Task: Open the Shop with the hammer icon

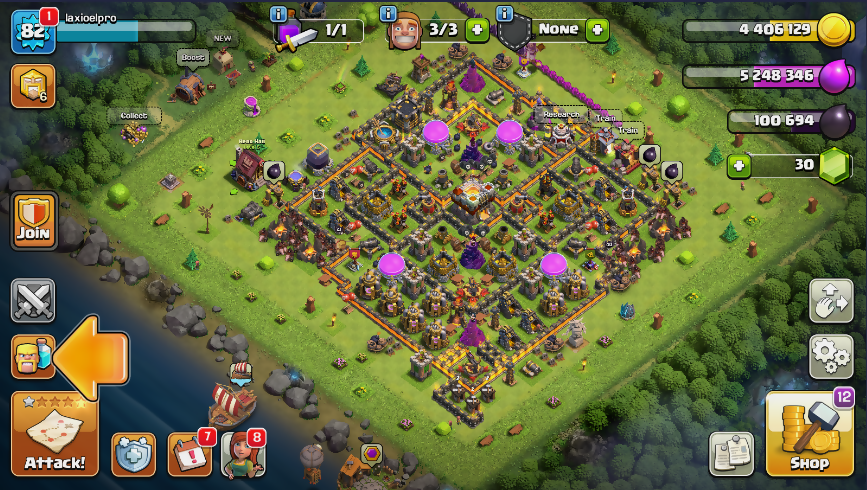Action: click(x=809, y=435)
